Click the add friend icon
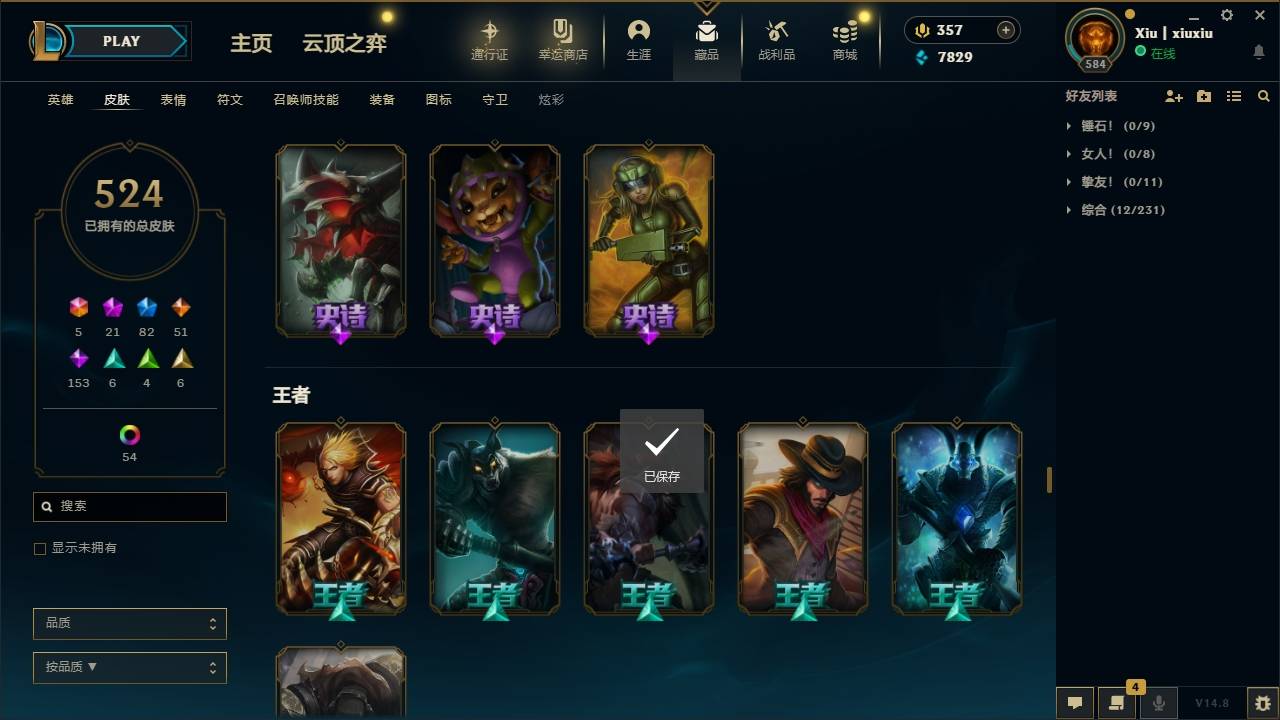 pyautogui.click(x=1174, y=95)
